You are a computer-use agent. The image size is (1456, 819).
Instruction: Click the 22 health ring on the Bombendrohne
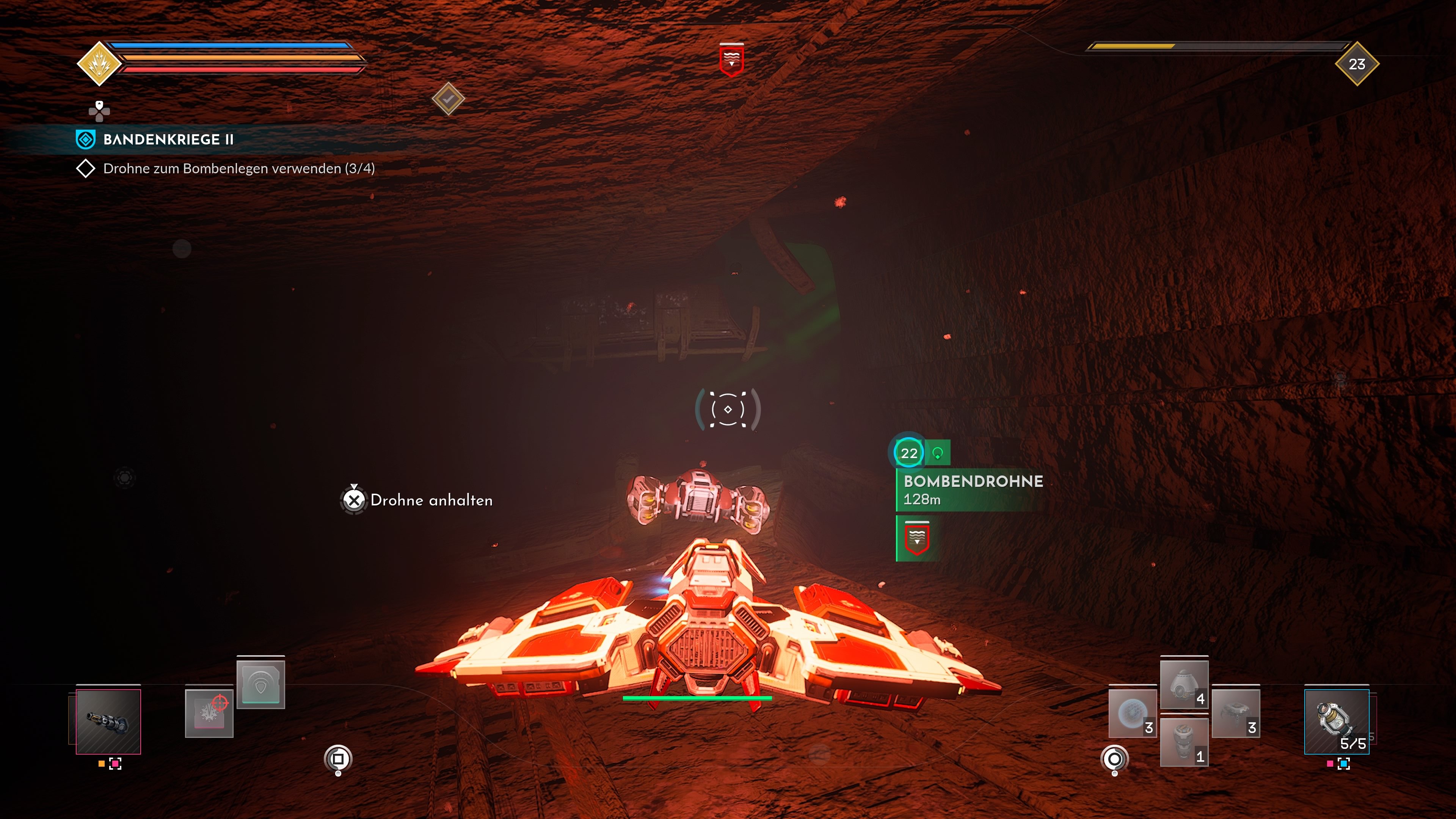tap(909, 453)
